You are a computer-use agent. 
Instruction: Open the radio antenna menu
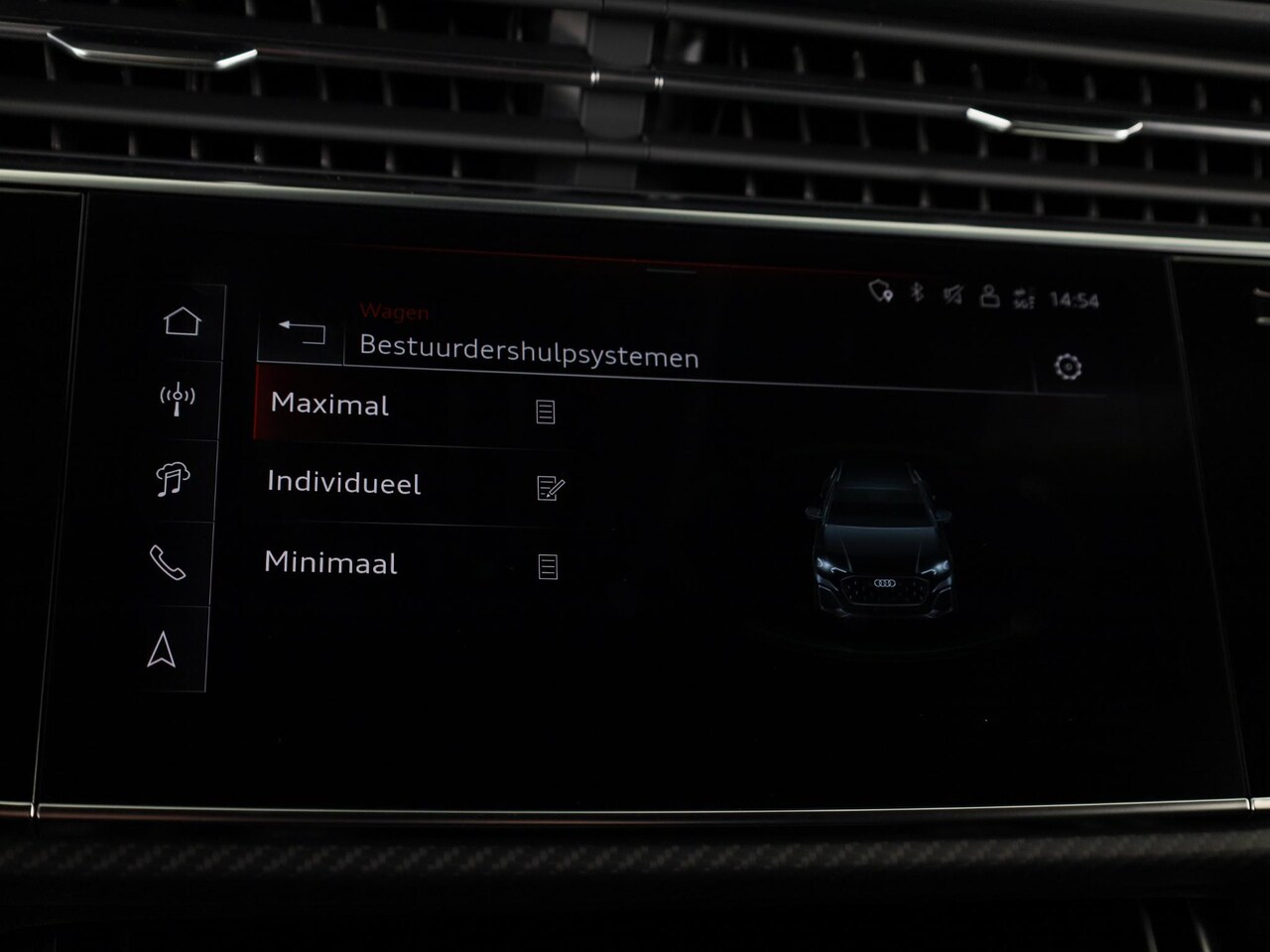pyautogui.click(x=178, y=400)
